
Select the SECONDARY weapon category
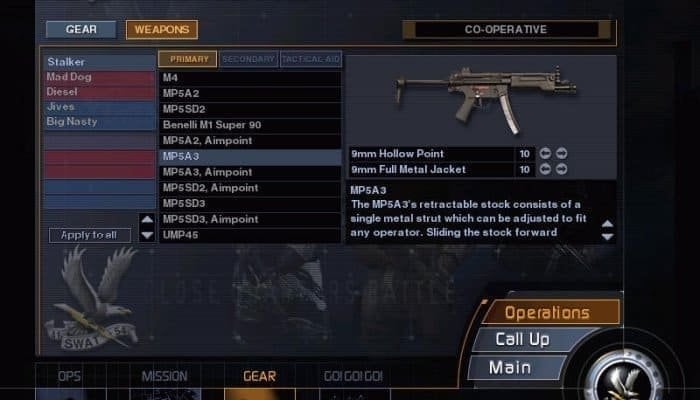pyautogui.click(x=248, y=59)
